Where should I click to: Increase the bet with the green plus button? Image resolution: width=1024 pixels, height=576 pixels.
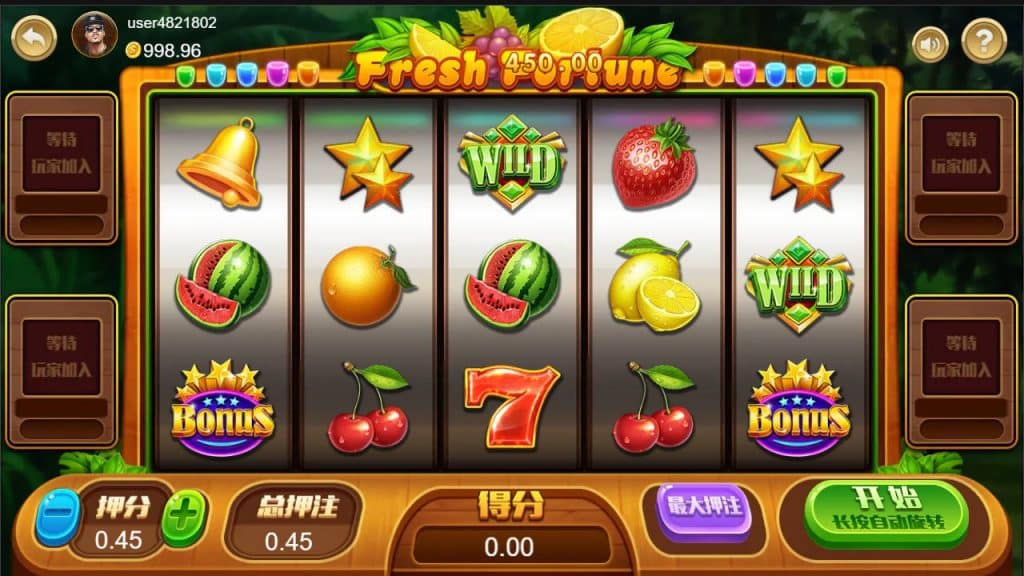pyautogui.click(x=184, y=517)
